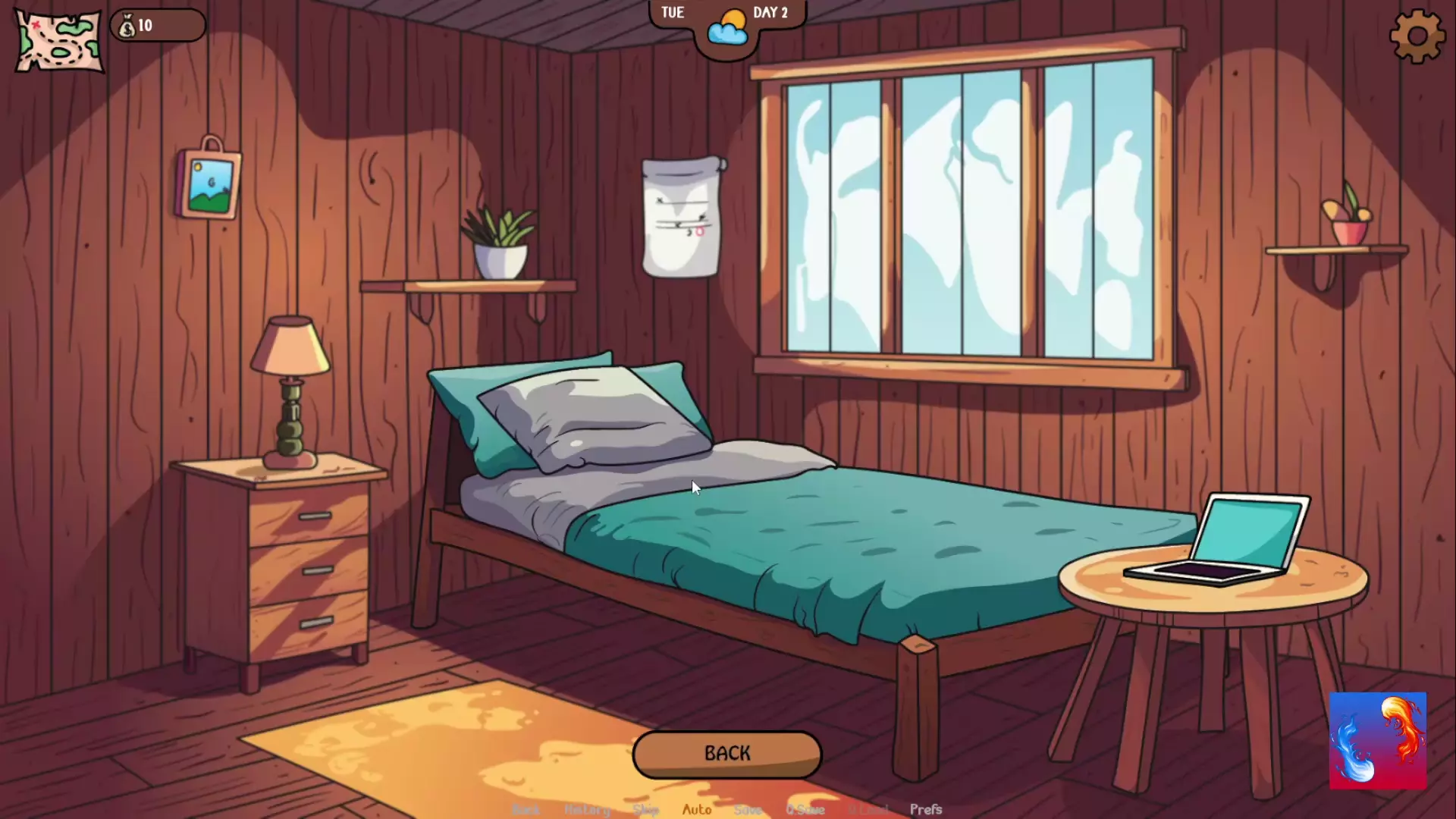This screenshot has height=819, width=1456.
Task: Click the fire and water emblem
Action: 1377,741
